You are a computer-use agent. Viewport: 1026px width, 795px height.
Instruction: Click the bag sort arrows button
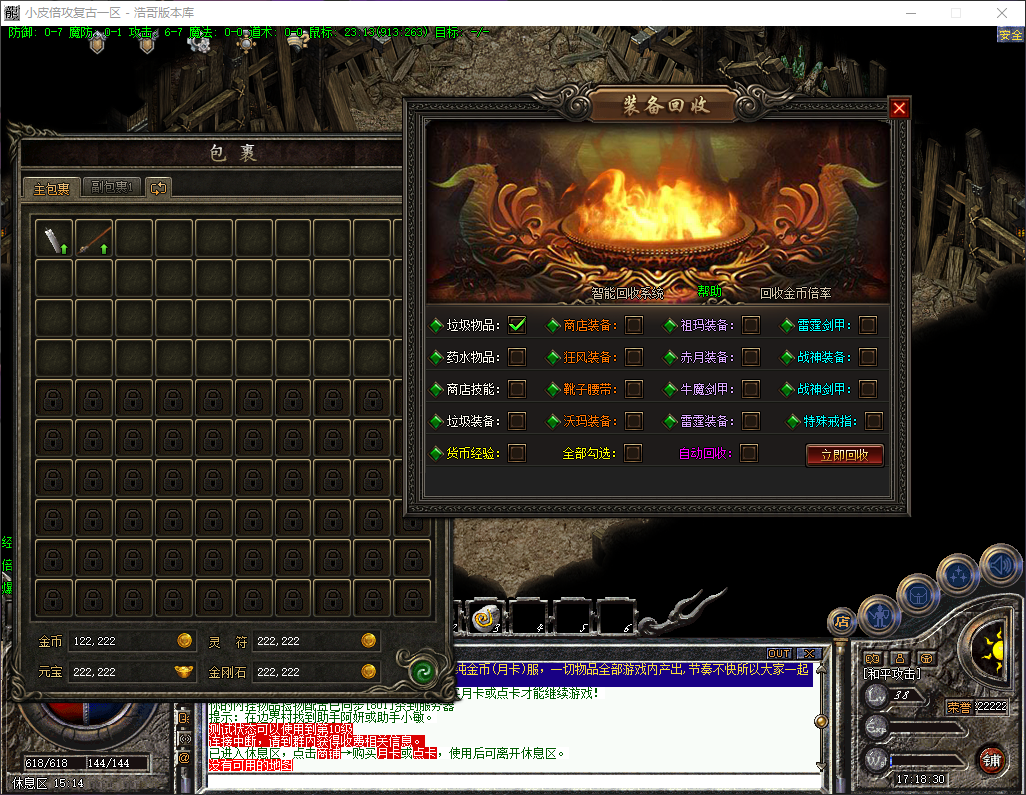tap(159, 187)
